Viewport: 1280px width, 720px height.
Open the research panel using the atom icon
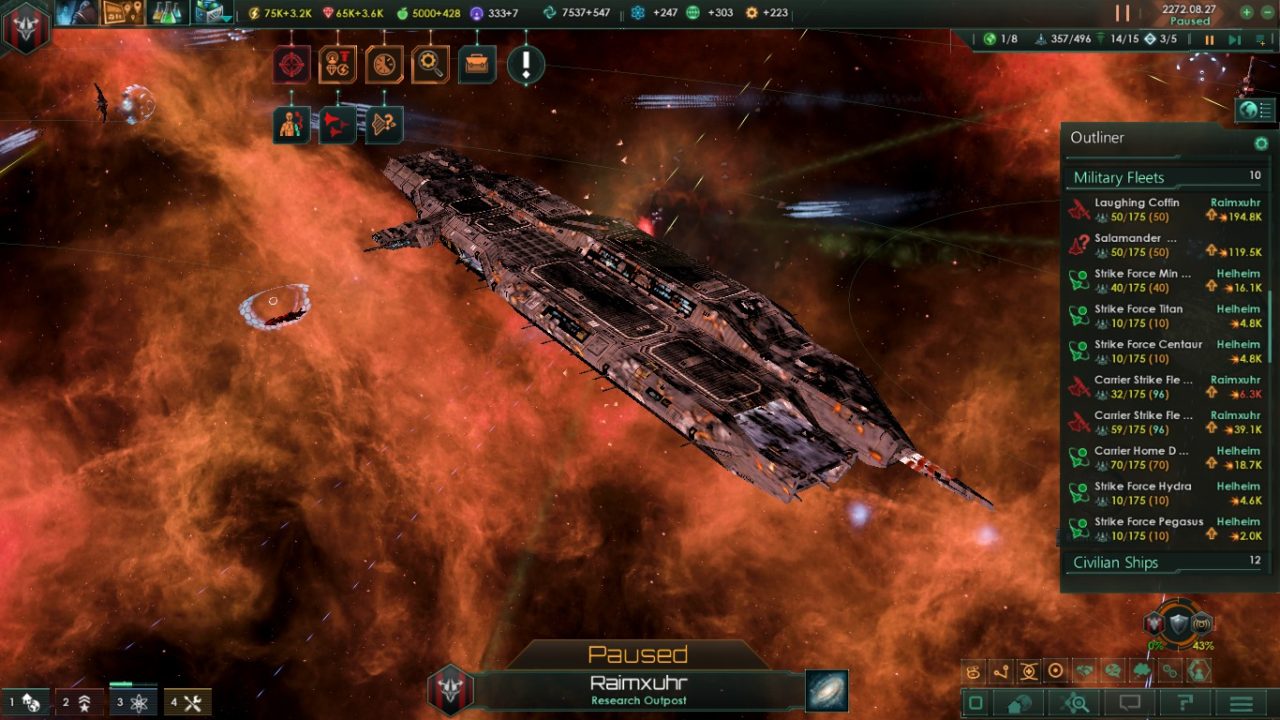[x=131, y=702]
